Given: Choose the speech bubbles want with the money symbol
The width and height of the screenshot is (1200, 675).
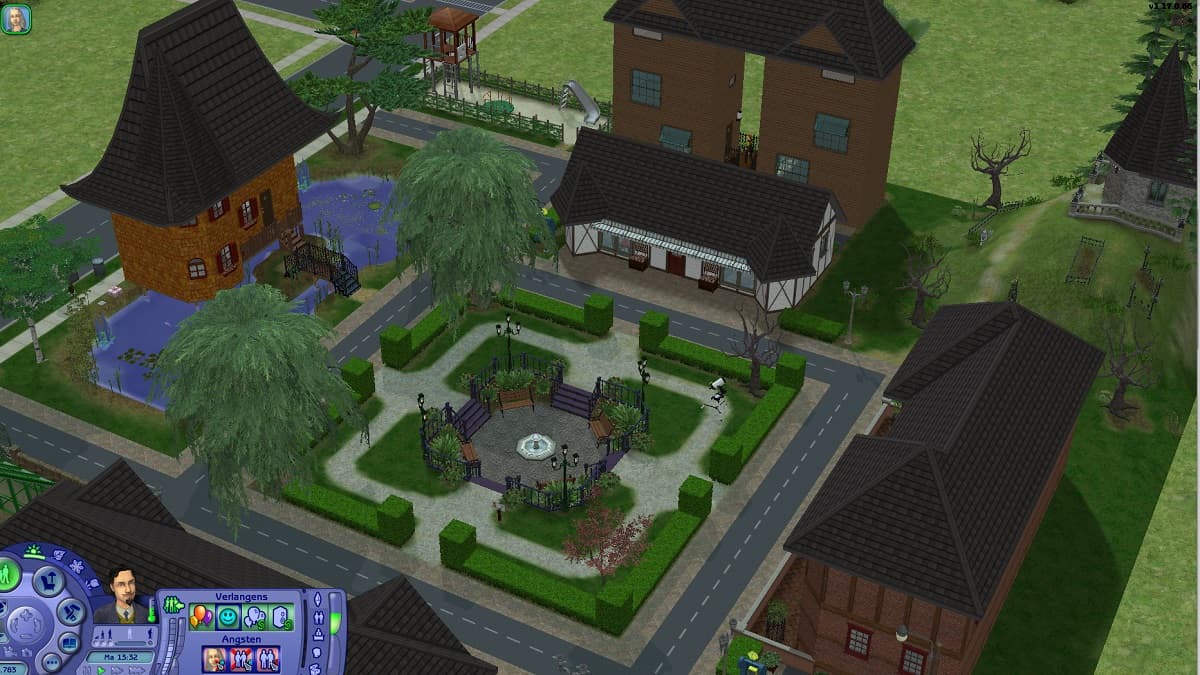Looking at the screenshot, I should click(256, 616).
